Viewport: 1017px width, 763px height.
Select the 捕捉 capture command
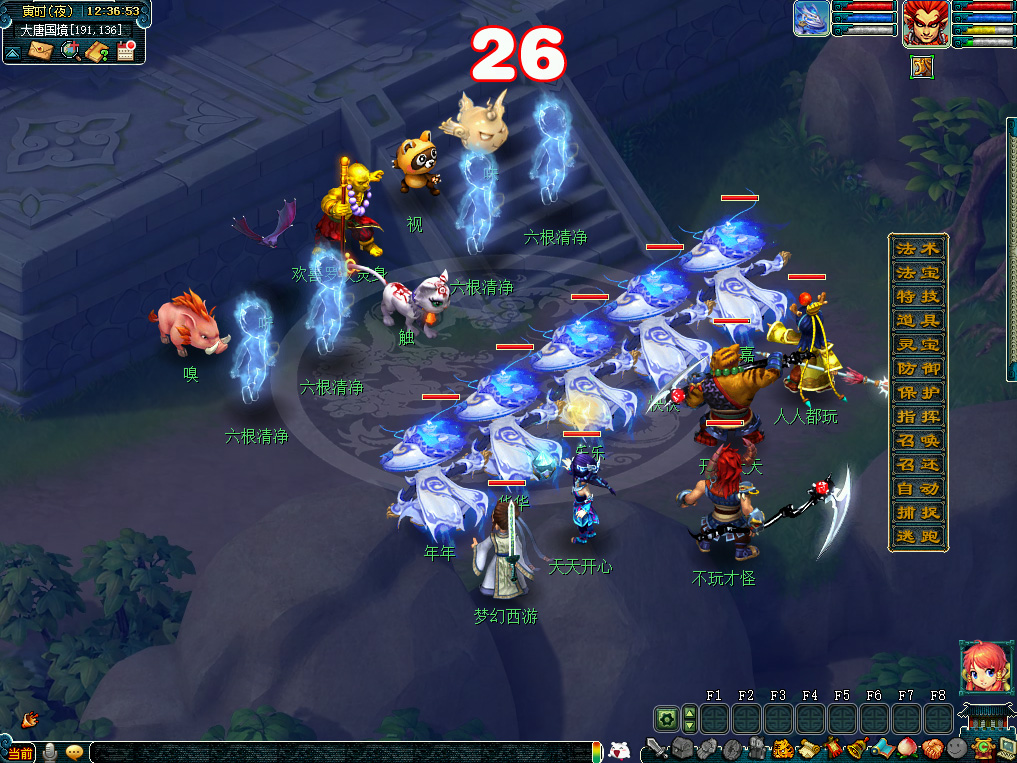(917, 512)
